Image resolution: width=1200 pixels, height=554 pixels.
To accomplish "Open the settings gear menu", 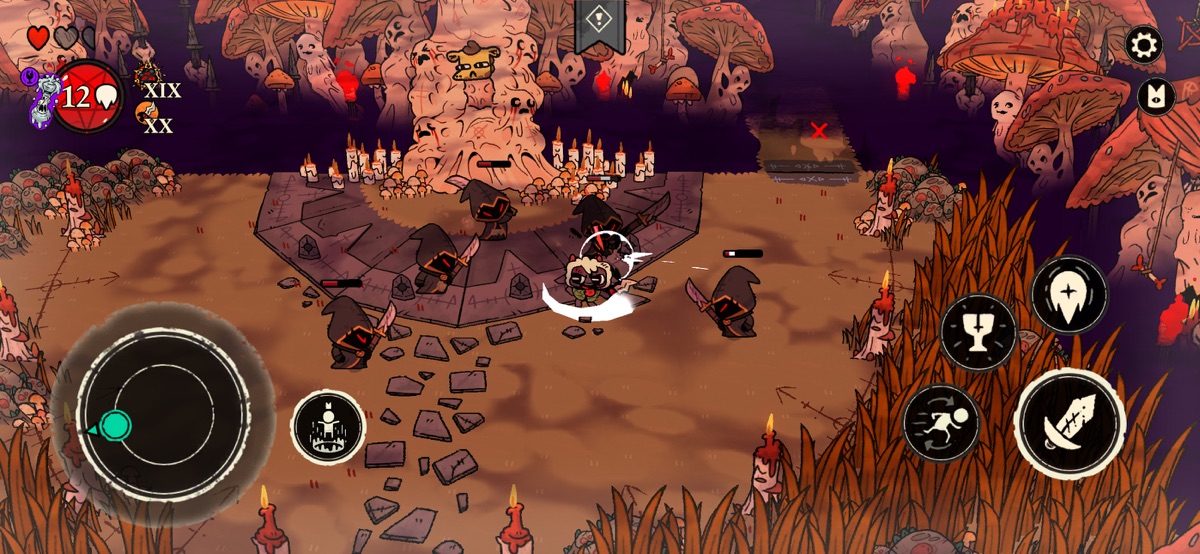I will coord(1144,45).
